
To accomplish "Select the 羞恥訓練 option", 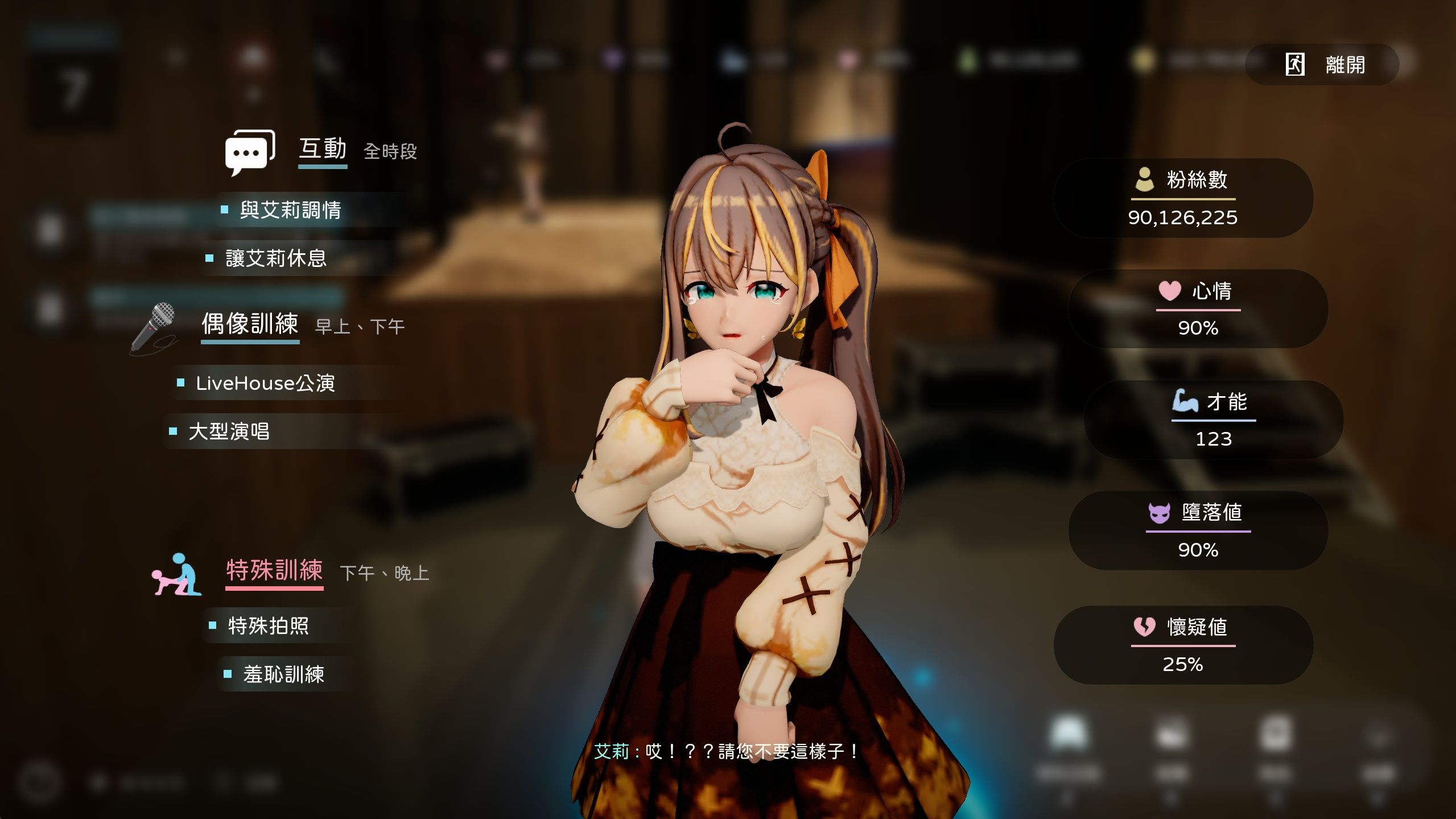I will tap(283, 674).
